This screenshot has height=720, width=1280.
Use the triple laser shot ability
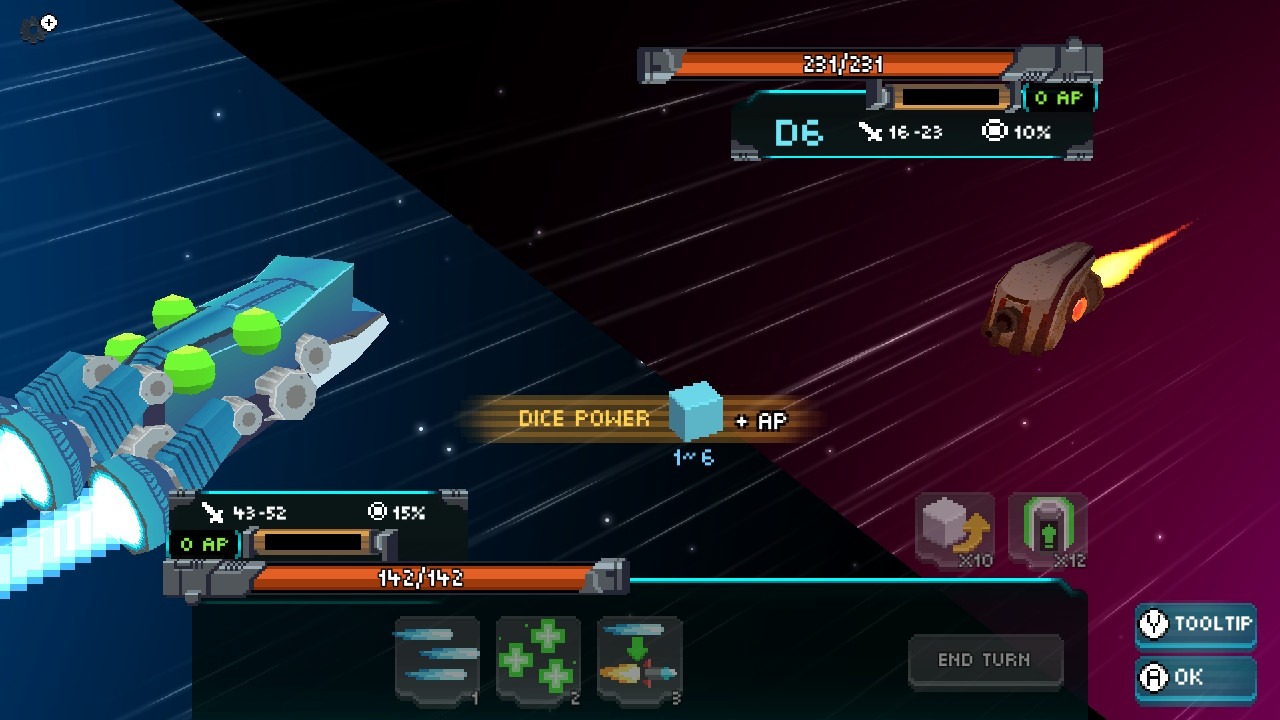(x=437, y=657)
